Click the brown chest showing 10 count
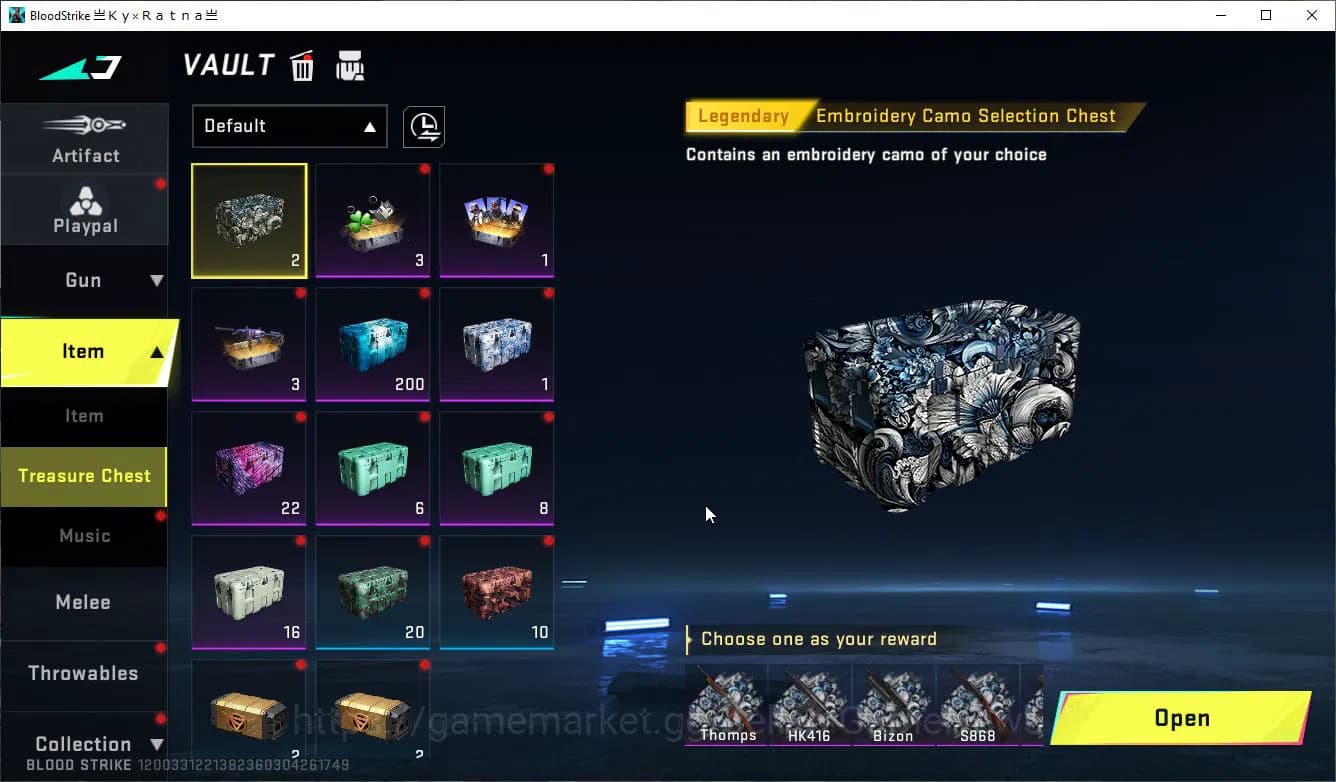 pos(496,592)
